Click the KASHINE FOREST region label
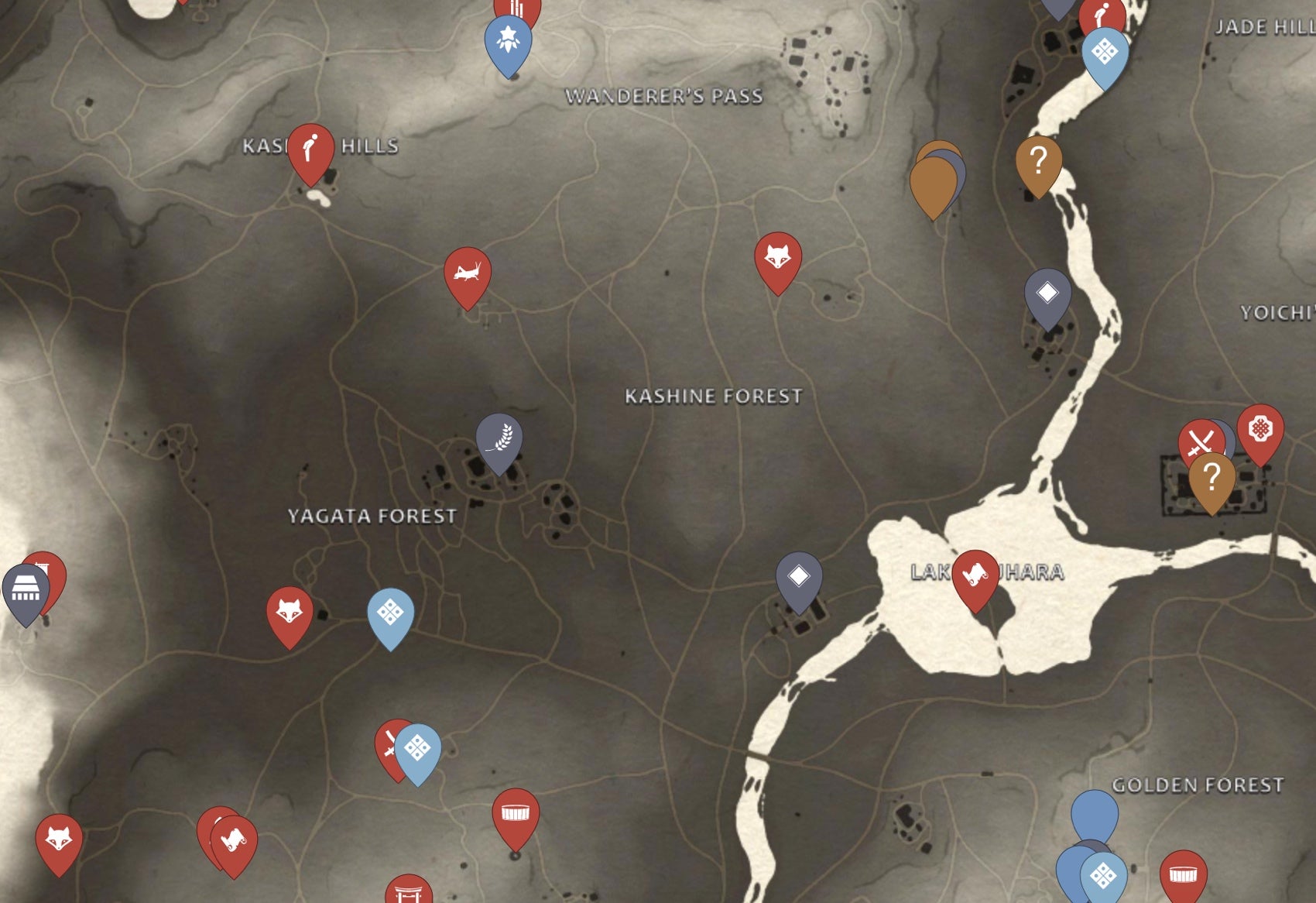1316x903 pixels. coord(713,395)
